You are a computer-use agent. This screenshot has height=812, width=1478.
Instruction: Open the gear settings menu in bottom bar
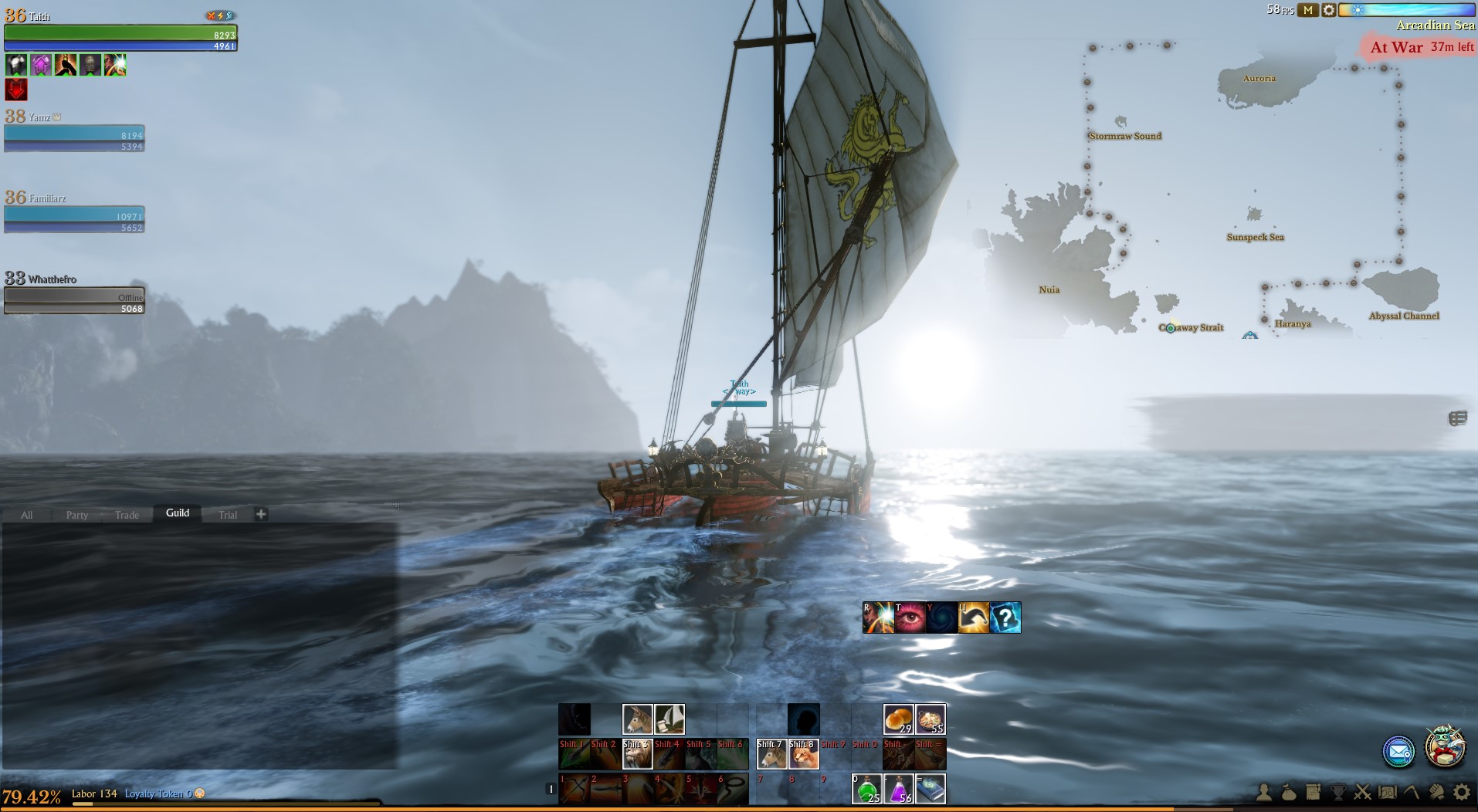[1461, 792]
